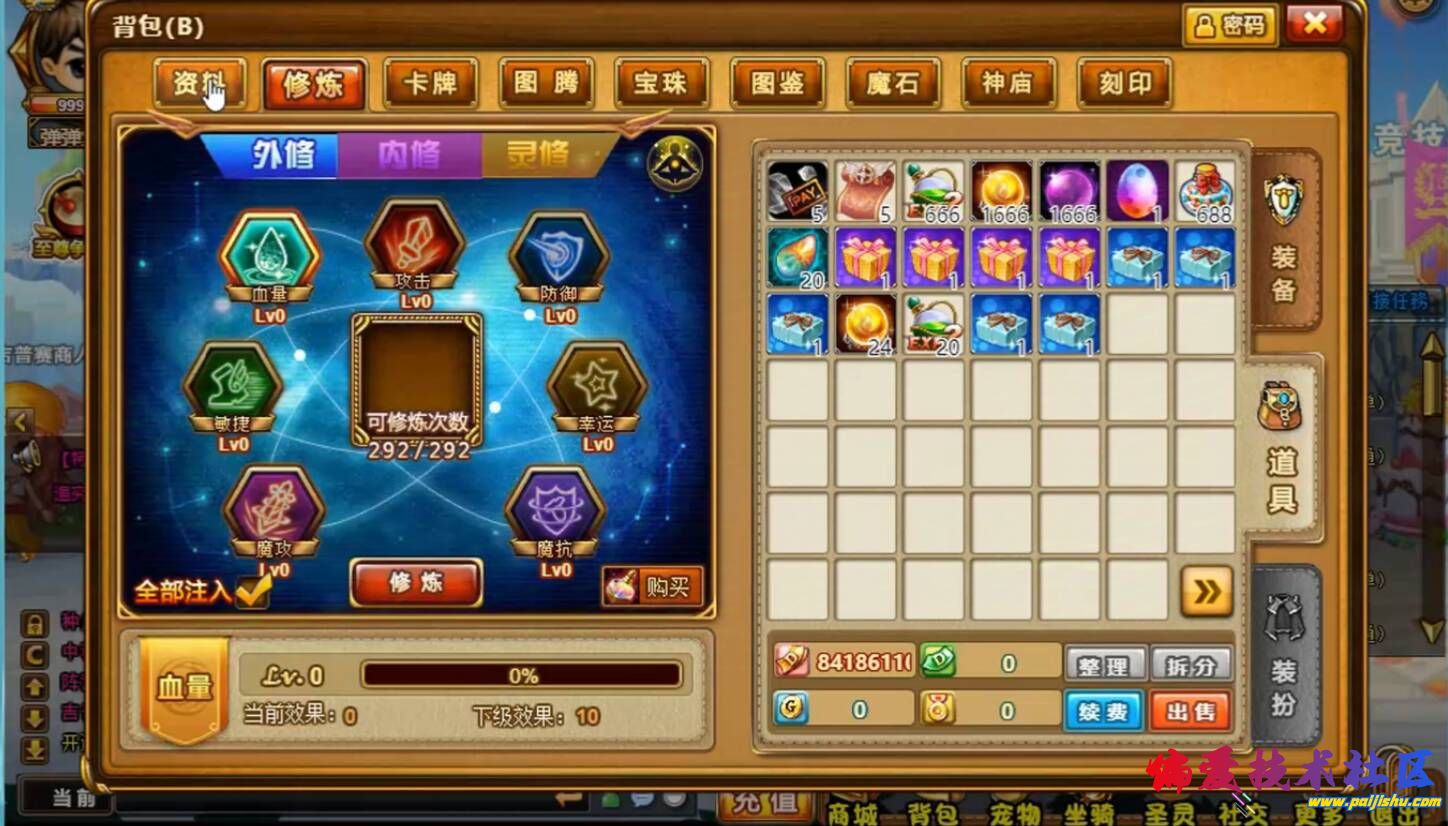Switch to 内修 inner cultivation

409,155
